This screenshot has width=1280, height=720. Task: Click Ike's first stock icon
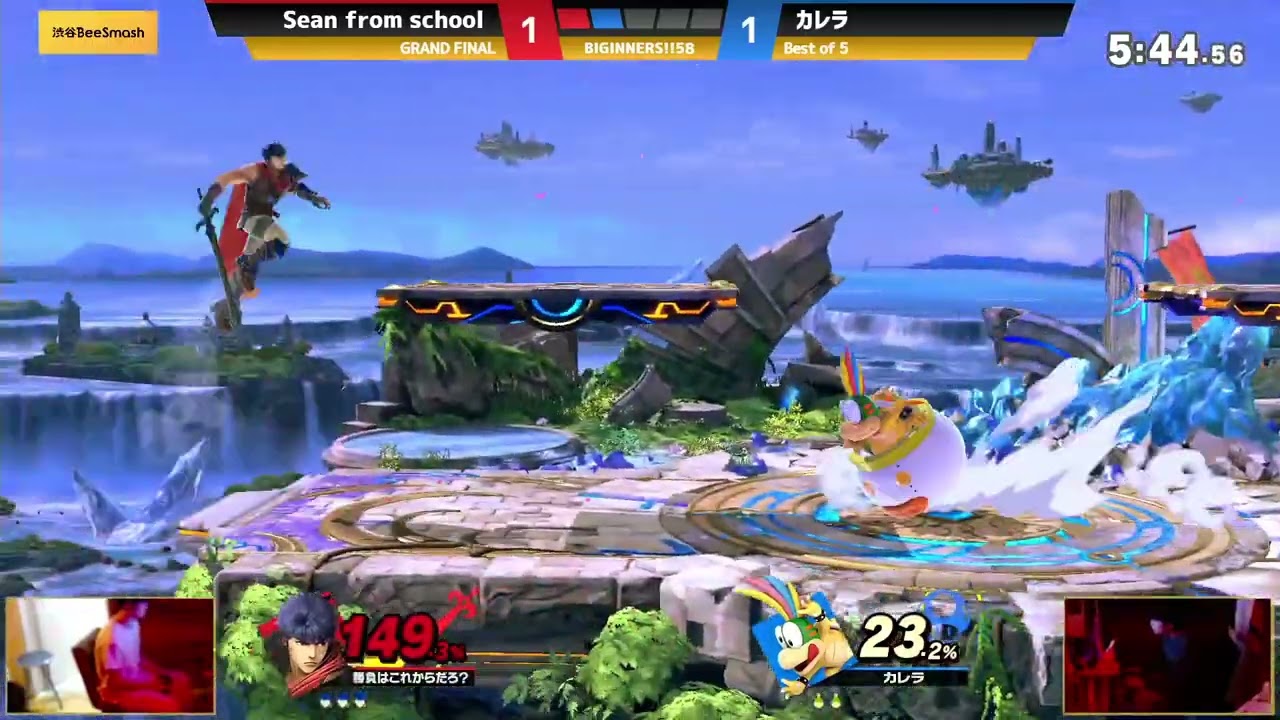tap(326, 700)
